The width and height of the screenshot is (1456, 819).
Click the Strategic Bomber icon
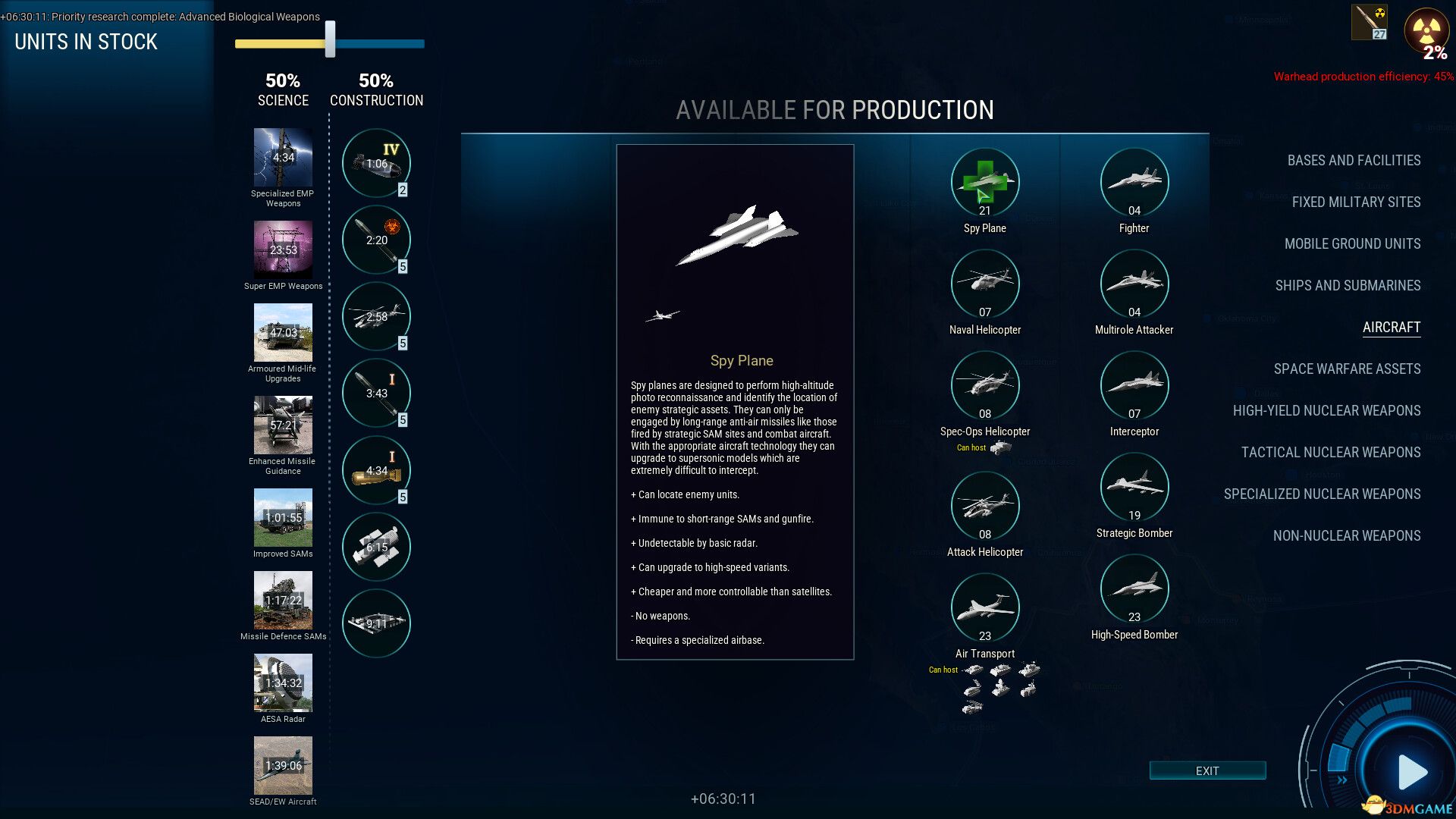[x=1133, y=486]
